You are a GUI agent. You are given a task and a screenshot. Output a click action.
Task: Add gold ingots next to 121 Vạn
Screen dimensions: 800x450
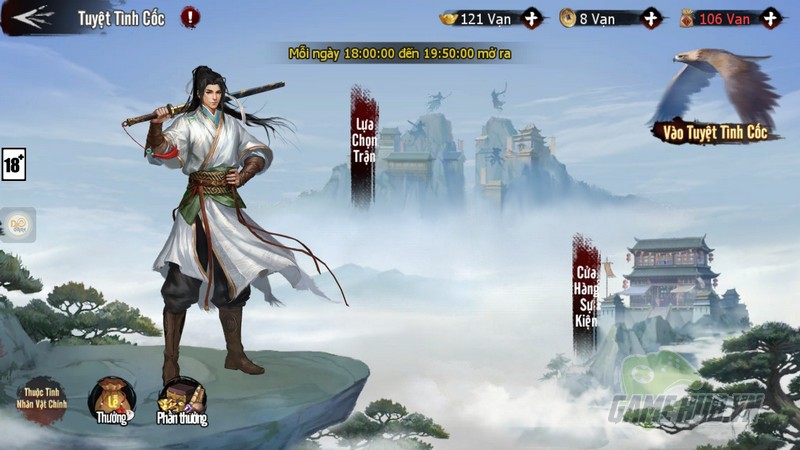pyautogui.click(x=532, y=18)
